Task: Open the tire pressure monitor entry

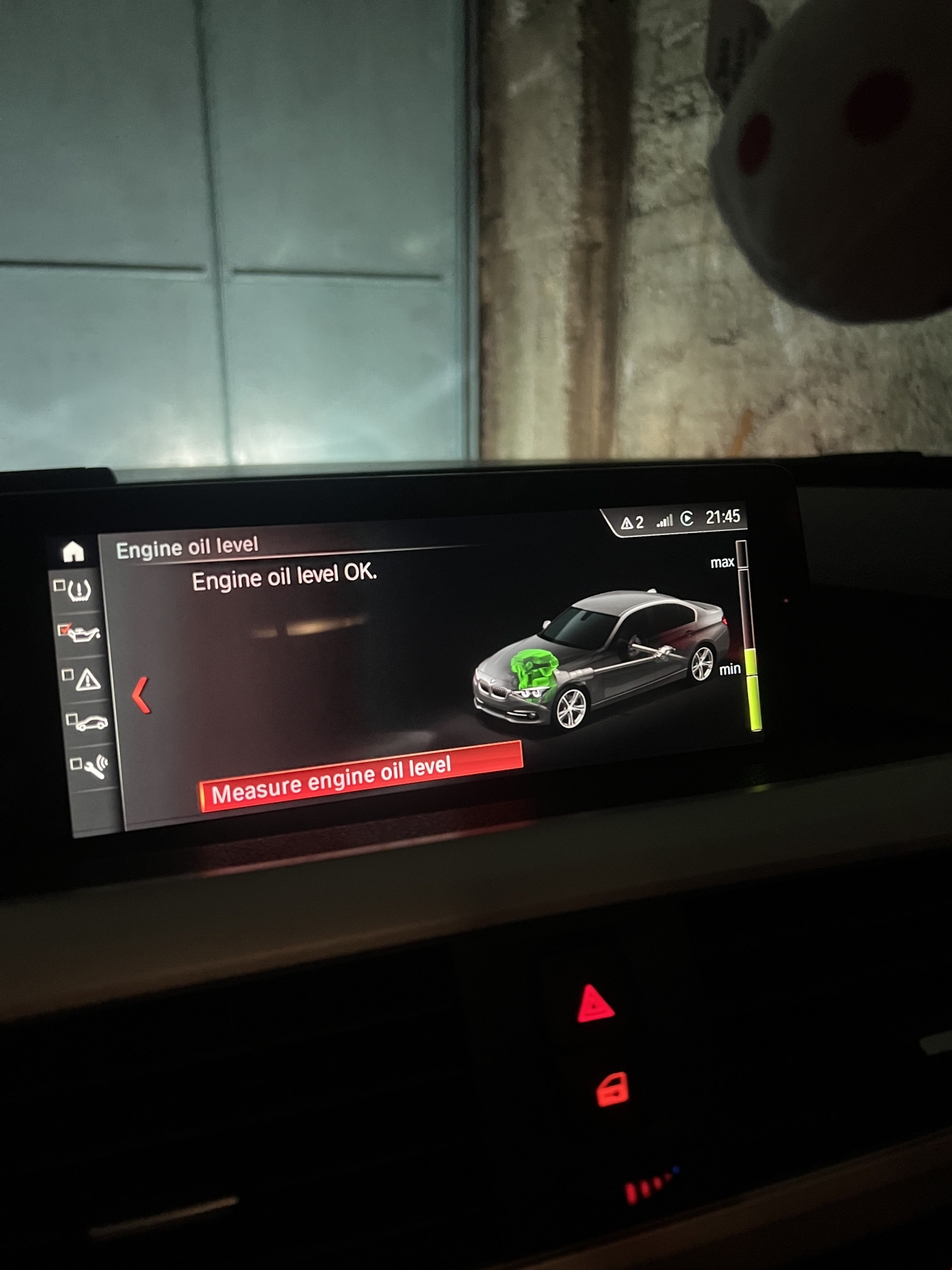Action: 79,588
